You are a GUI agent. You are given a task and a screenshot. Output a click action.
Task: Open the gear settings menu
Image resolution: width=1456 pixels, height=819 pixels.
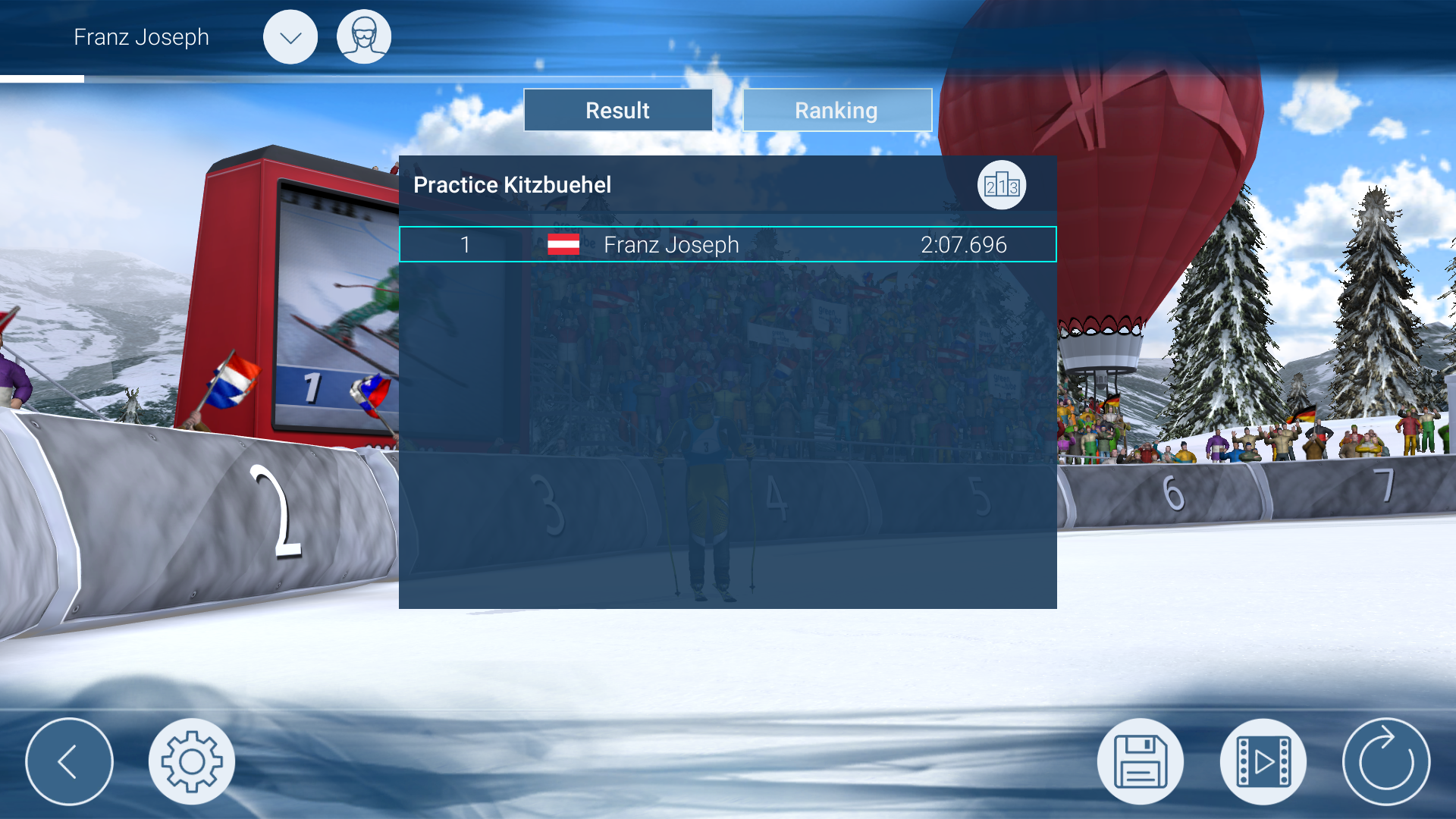tap(192, 761)
